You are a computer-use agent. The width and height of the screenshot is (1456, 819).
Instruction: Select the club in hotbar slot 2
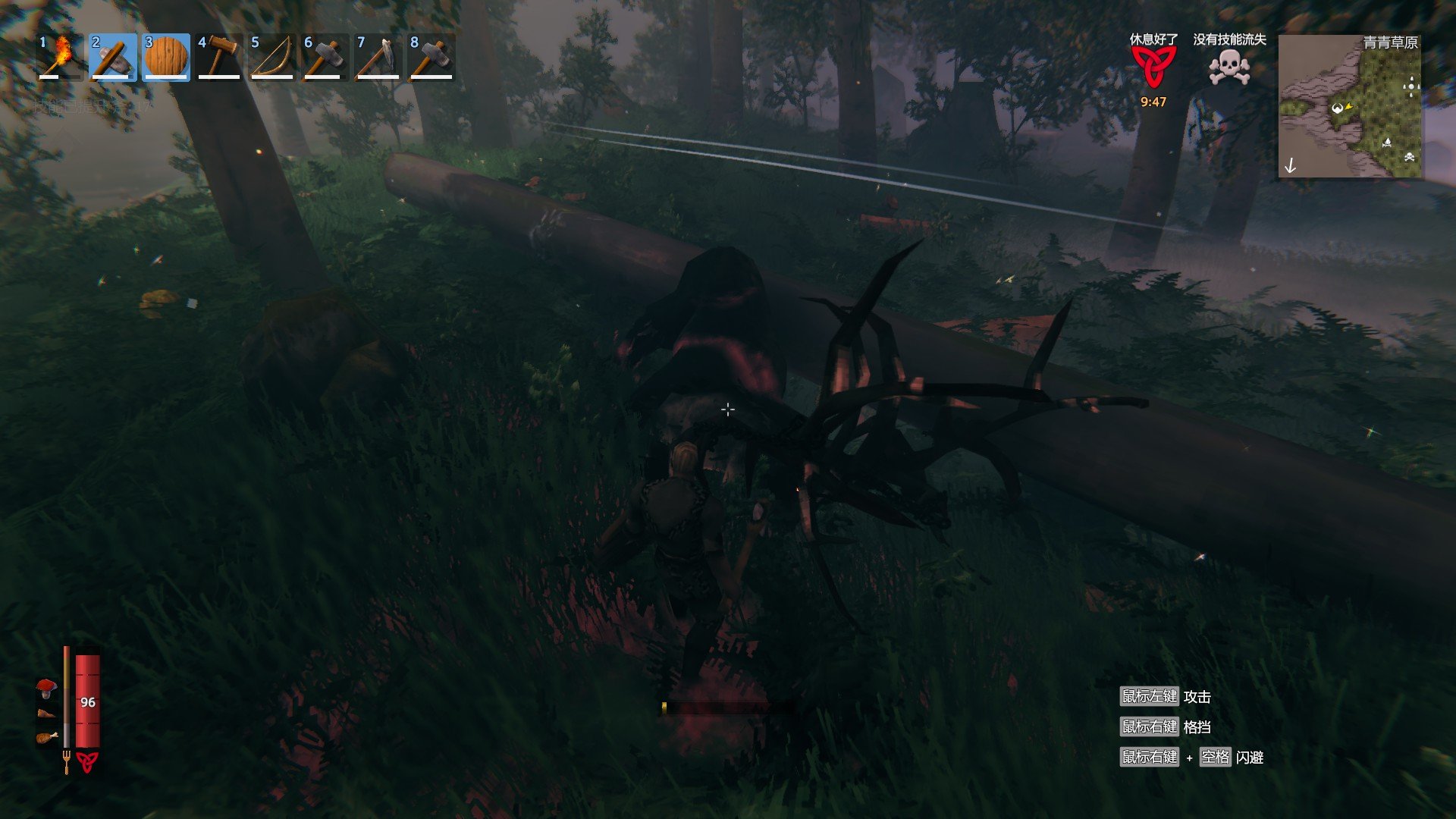point(112,57)
